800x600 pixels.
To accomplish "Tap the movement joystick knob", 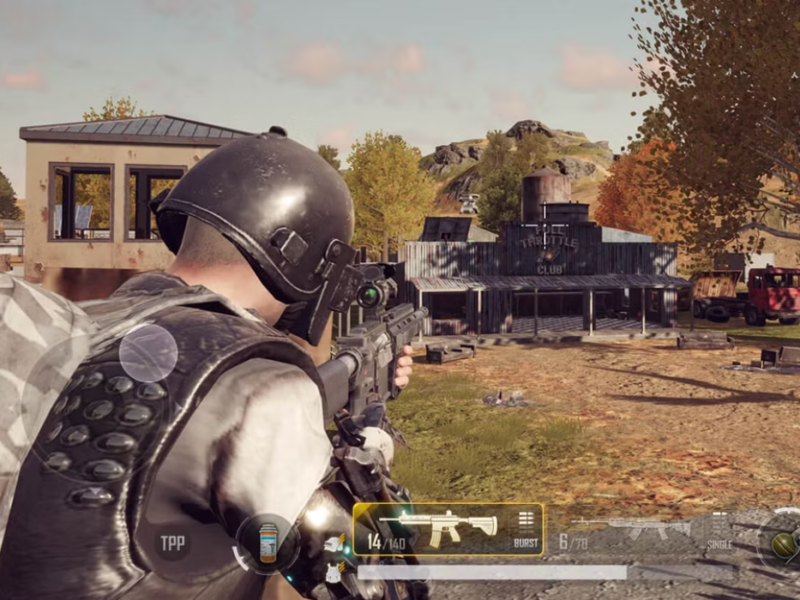I will coord(148,353).
